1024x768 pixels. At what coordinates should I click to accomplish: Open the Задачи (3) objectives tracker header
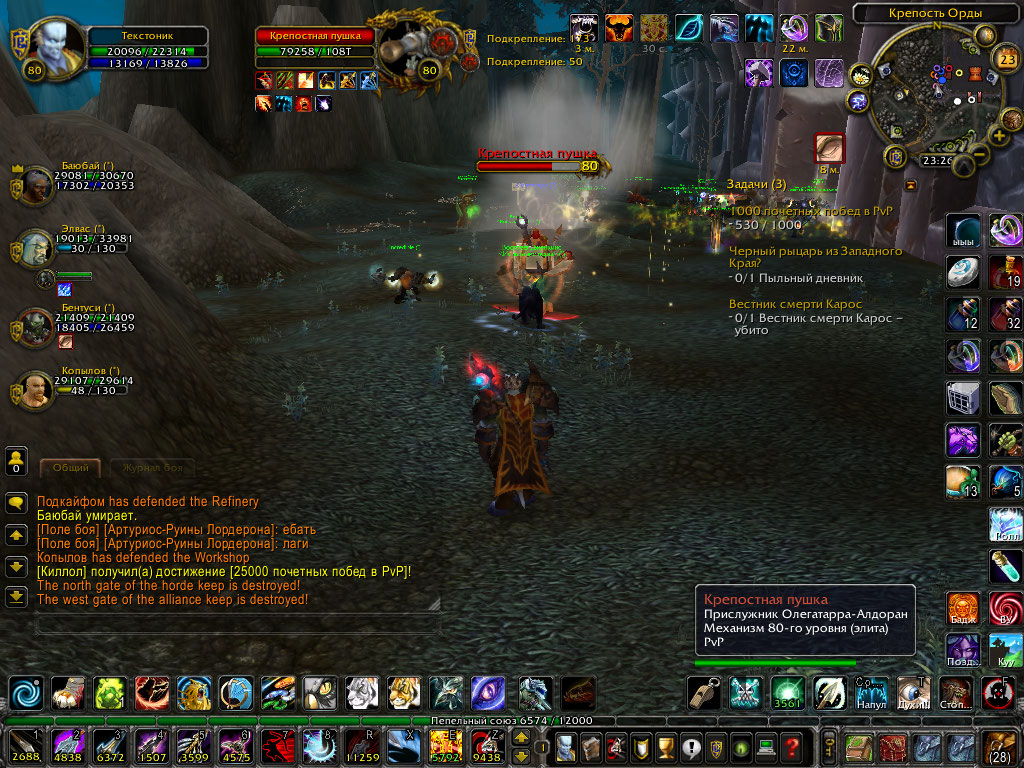point(757,184)
